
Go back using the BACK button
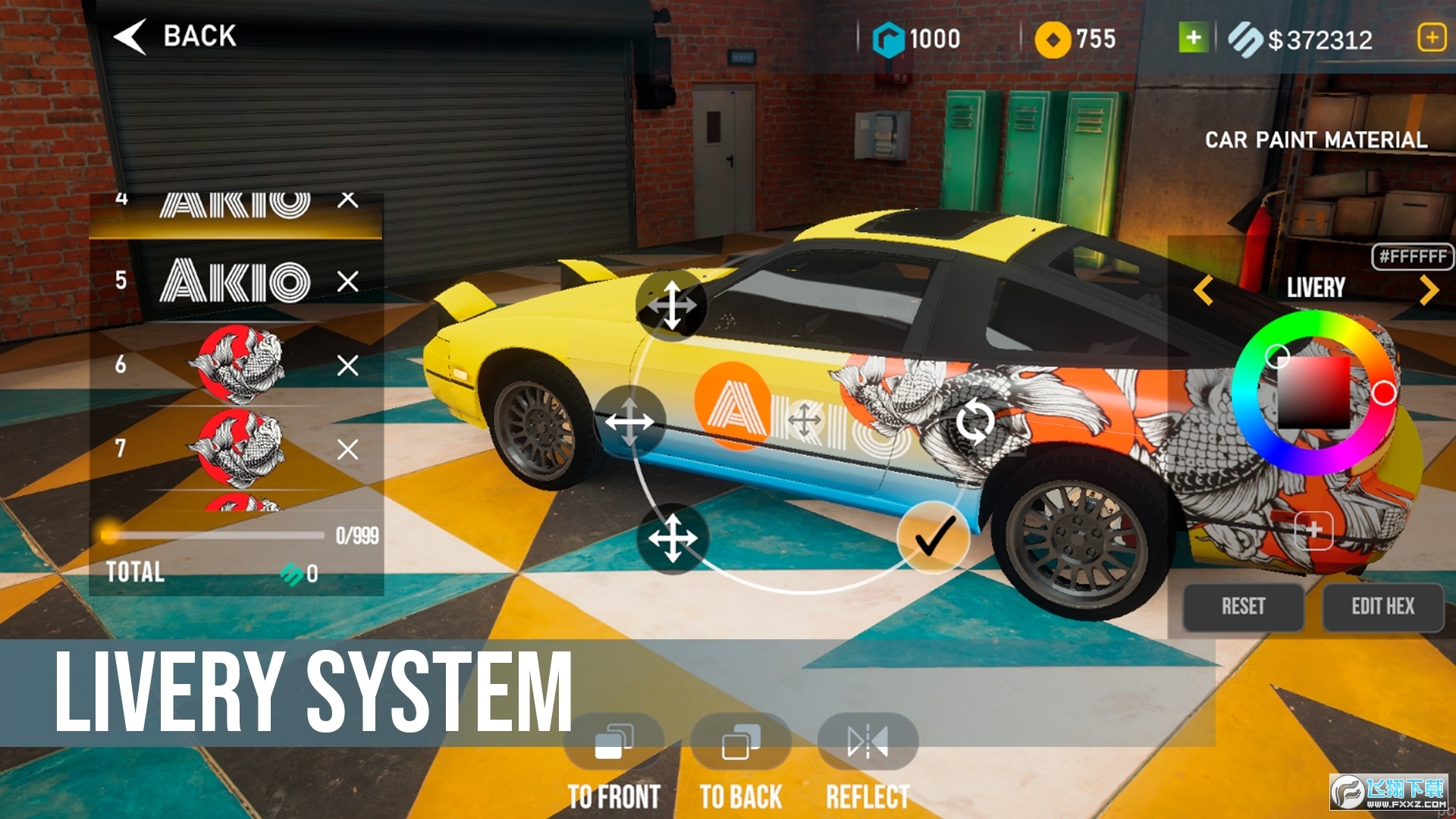tap(176, 36)
